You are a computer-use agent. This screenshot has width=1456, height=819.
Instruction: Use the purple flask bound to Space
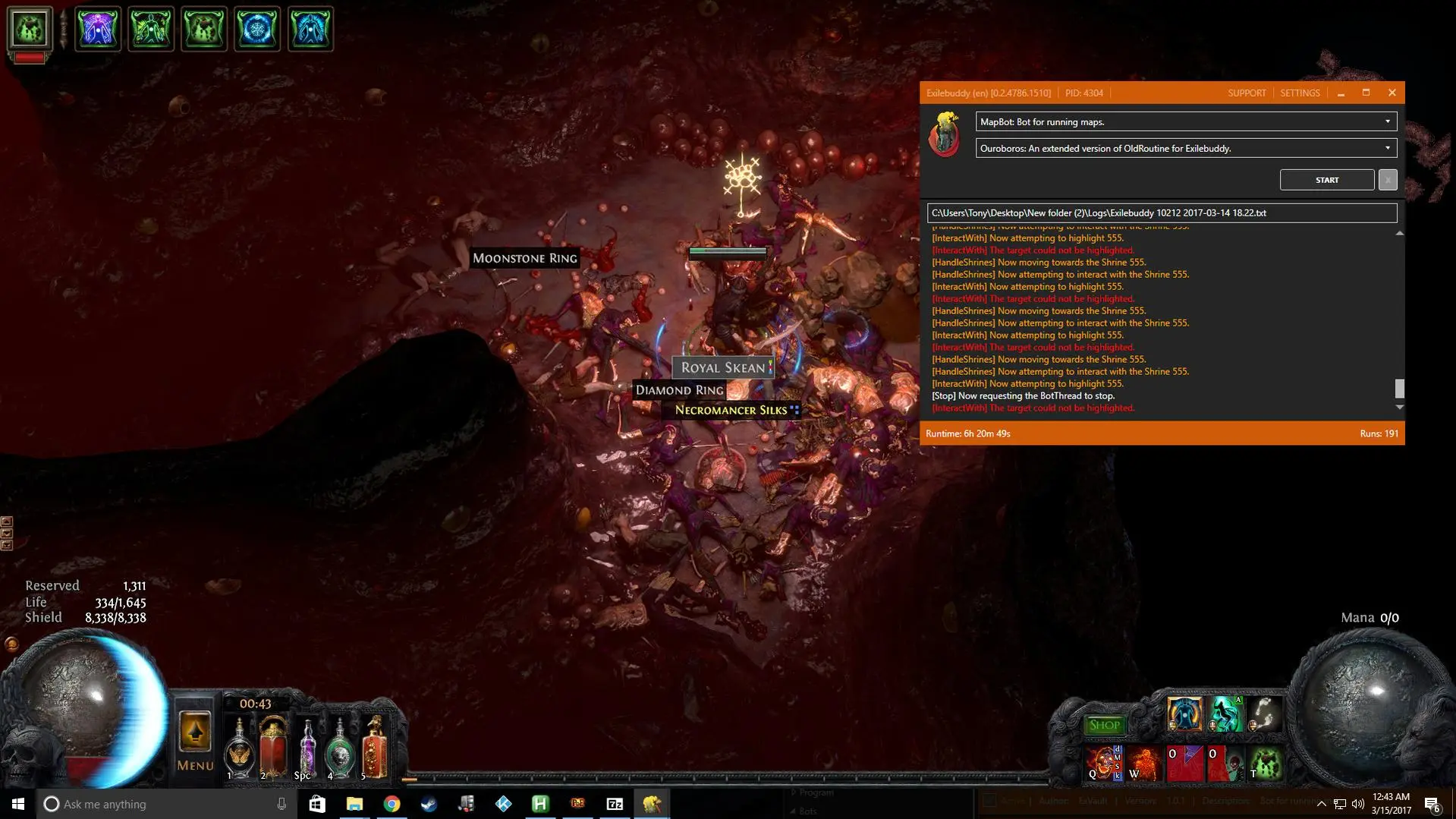pyautogui.click(x=307, y=748)
